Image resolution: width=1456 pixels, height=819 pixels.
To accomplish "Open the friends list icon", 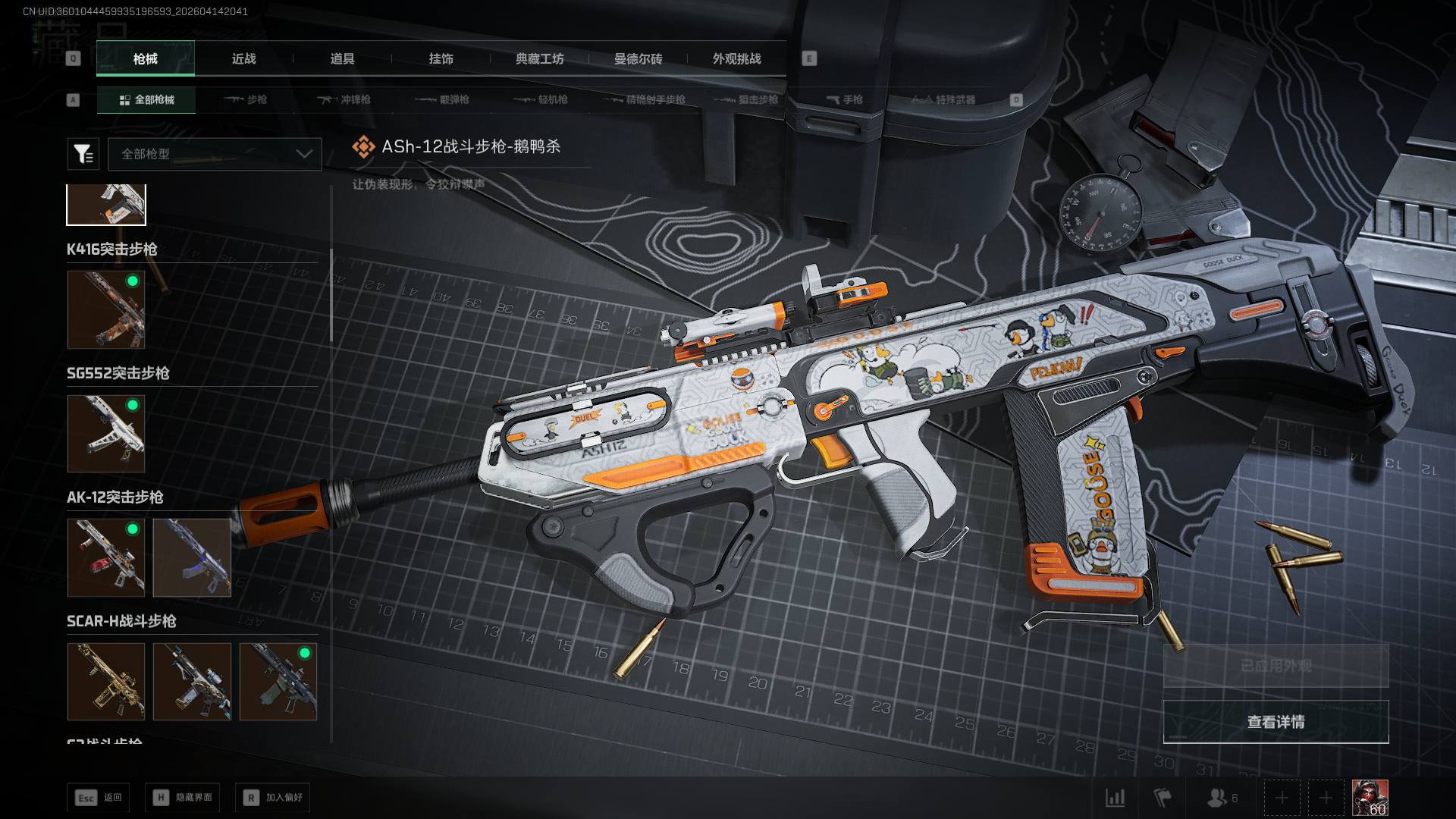I will tap(1221, 798).
